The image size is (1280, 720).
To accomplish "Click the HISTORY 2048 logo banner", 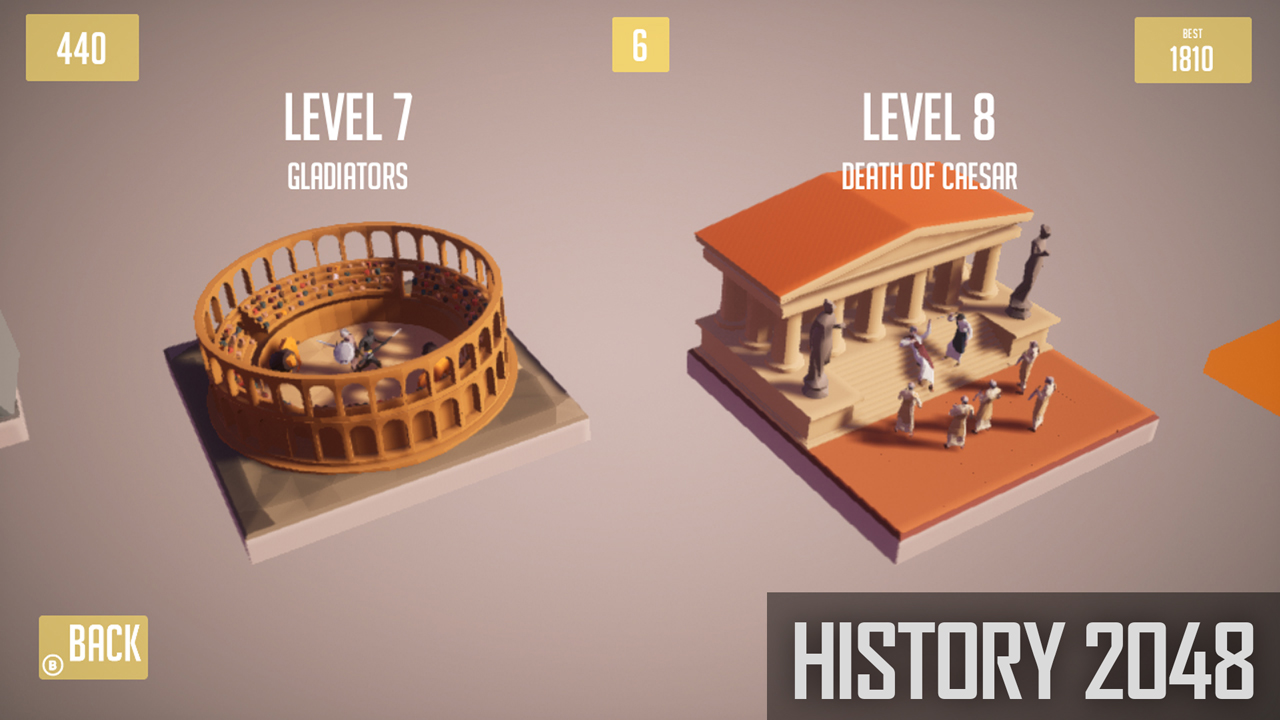I will pos(1020,655).
